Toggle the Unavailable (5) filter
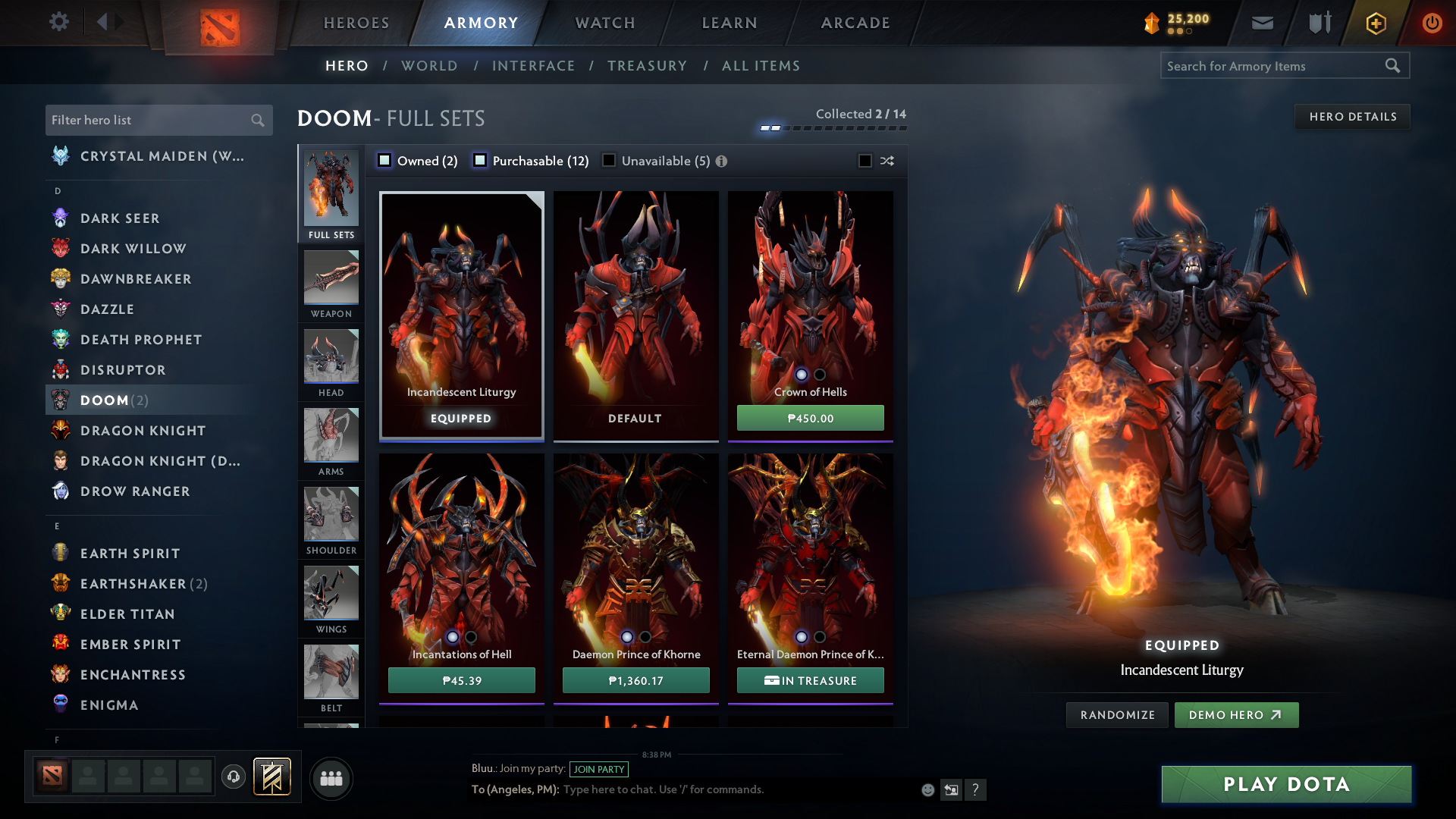1456x819 pixels. [x=609, y=161]
